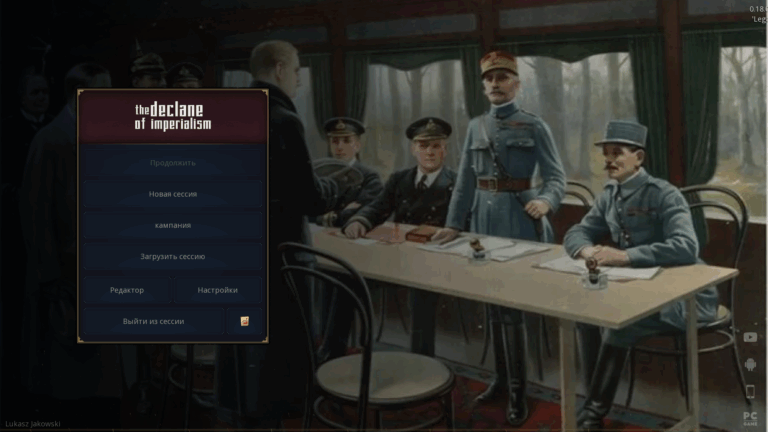Click the small orange icon beside the exit button
This screenshot has width=768, height=432.
245,321
